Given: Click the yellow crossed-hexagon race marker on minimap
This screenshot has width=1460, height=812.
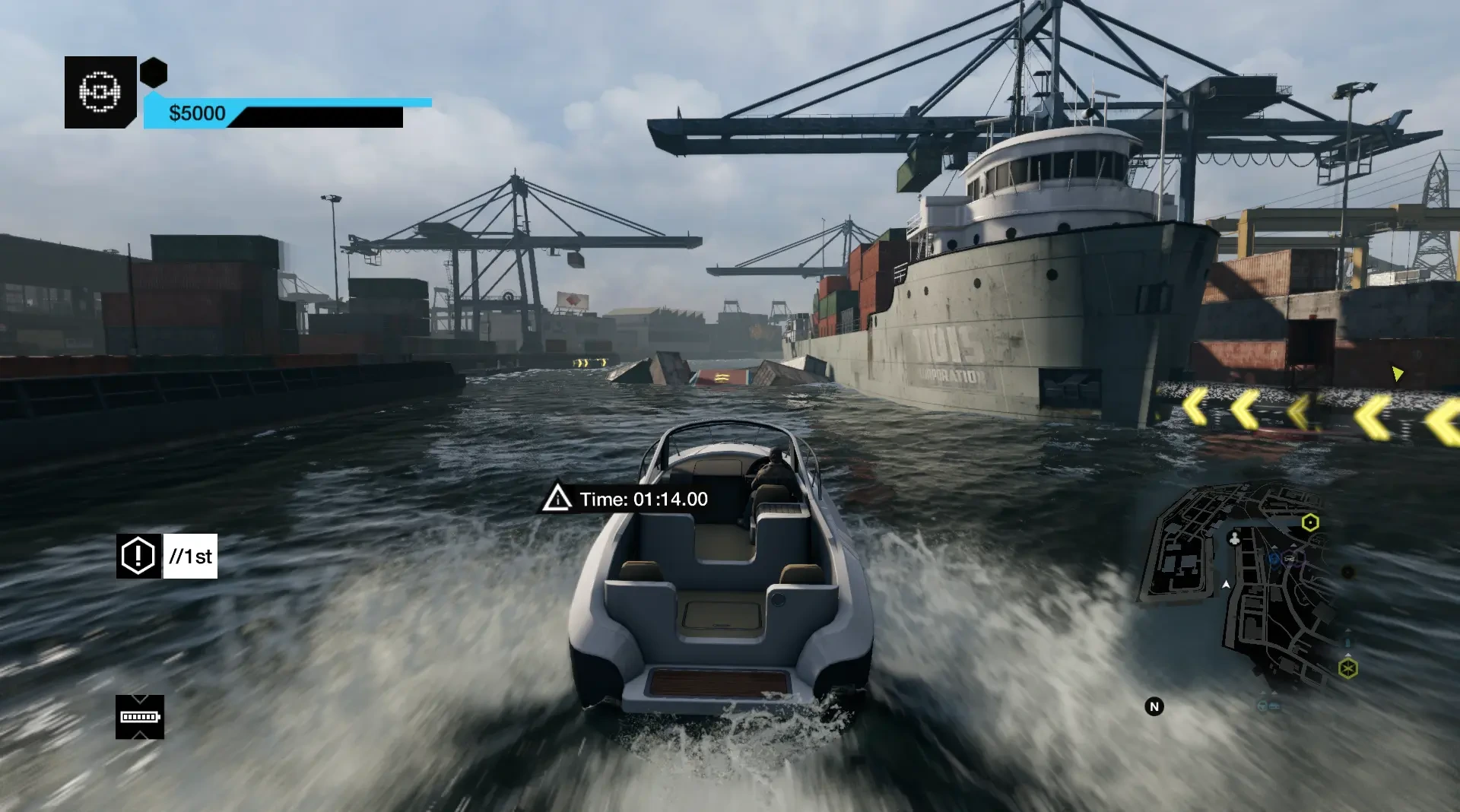Looking at the screenshot, I should point(1349,668).
